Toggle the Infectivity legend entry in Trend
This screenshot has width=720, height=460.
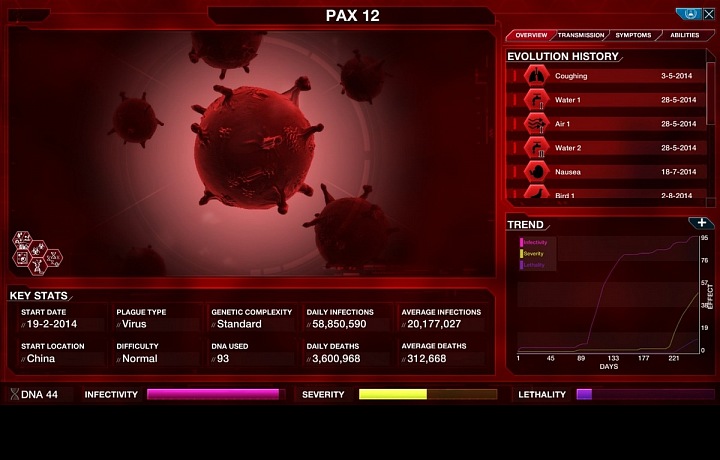pyautogui.click(x=535, y=243)
